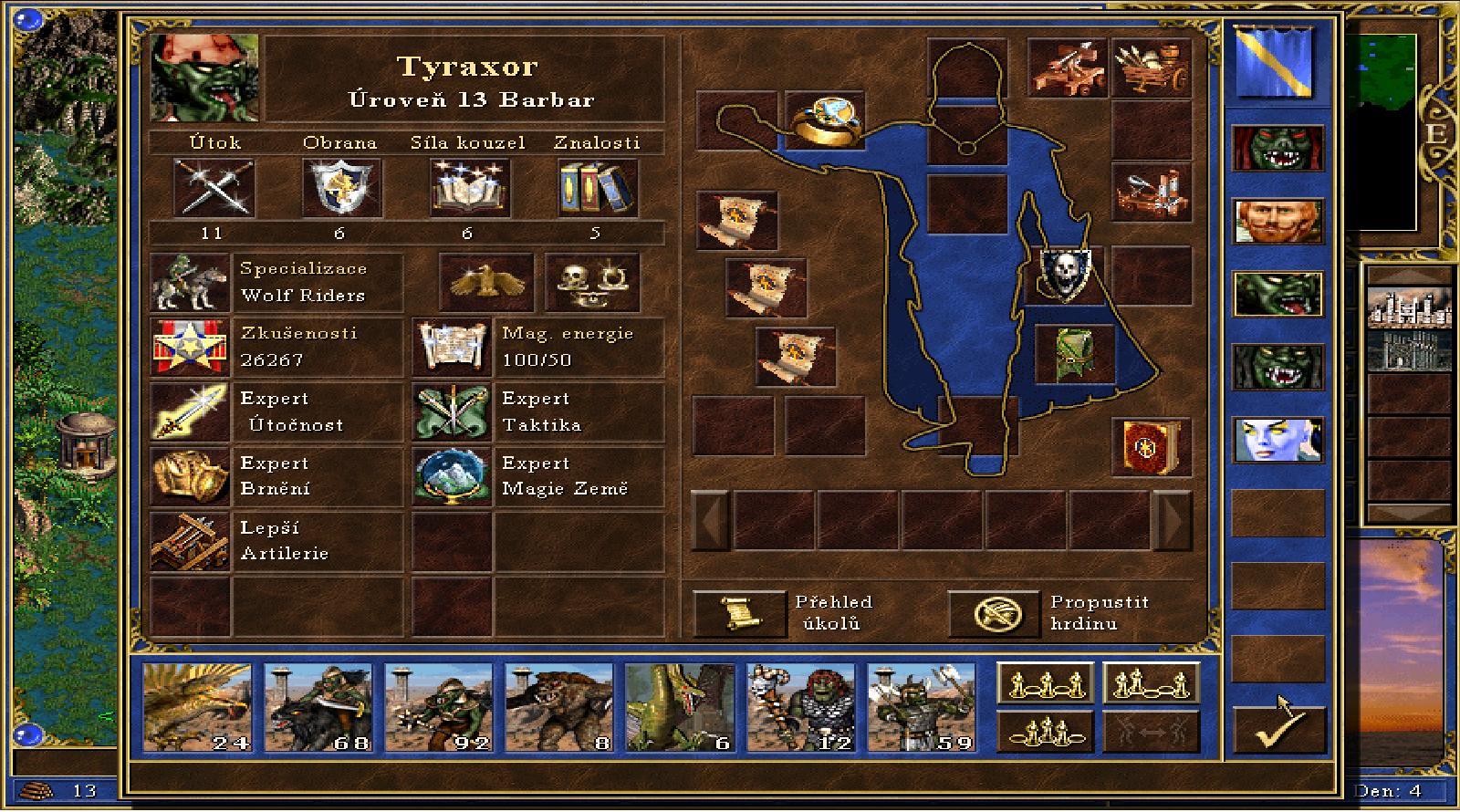Select the ballista war machine slot
The height and width of the screenshot is (812, 1460).
pyautogui.click(x=1068, y=67)
